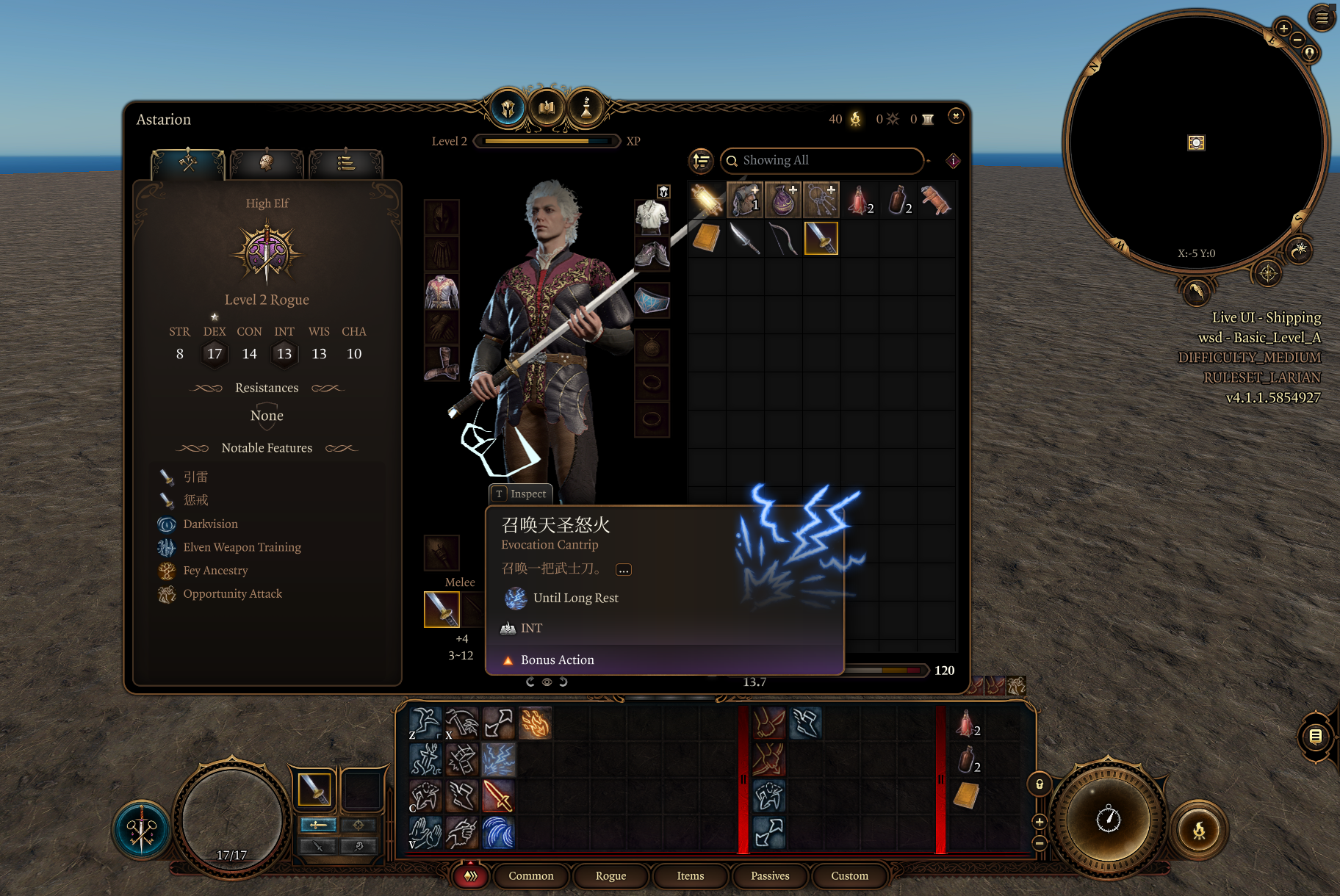Viewport: 1340px width, 896px height.
Task: Select the orange book inventory item
Action: pos(707,238)
